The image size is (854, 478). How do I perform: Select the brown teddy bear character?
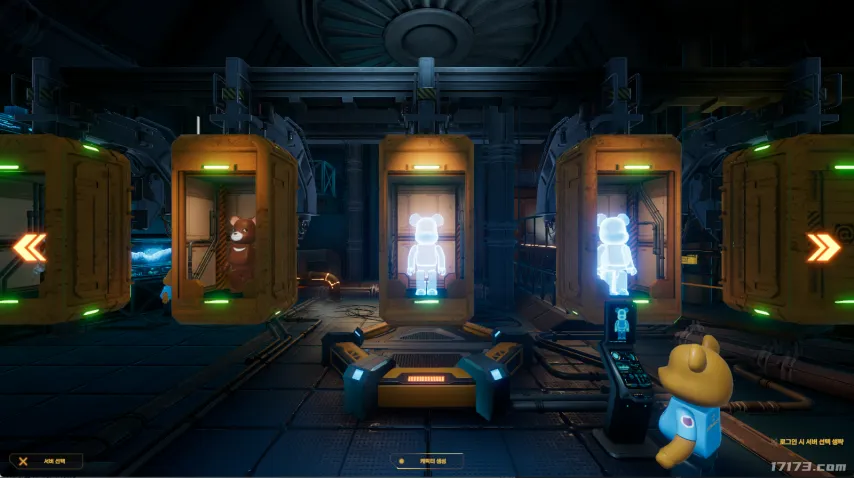(239, 250)
